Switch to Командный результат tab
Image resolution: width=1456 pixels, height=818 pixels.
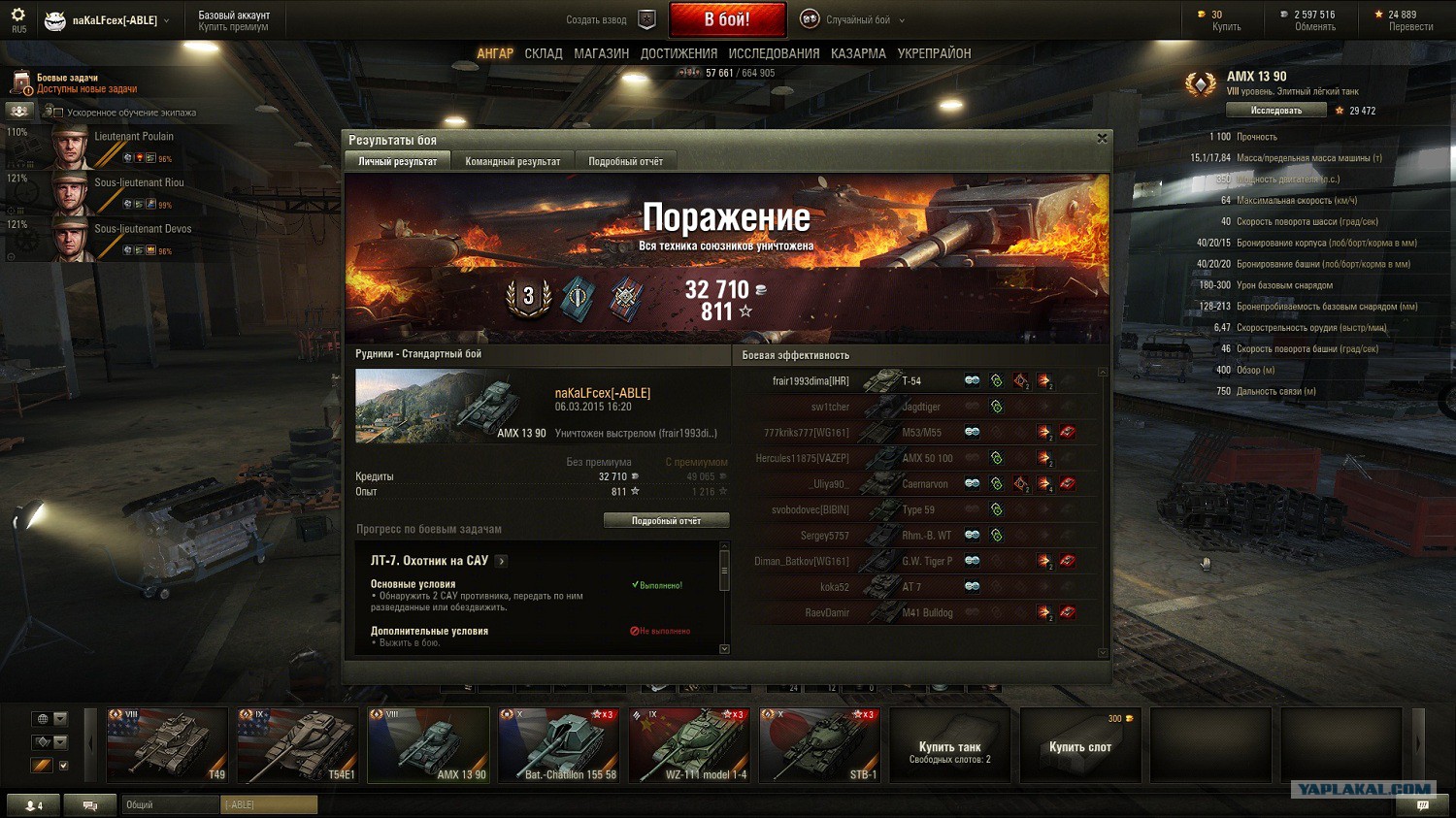click(513, 162)
